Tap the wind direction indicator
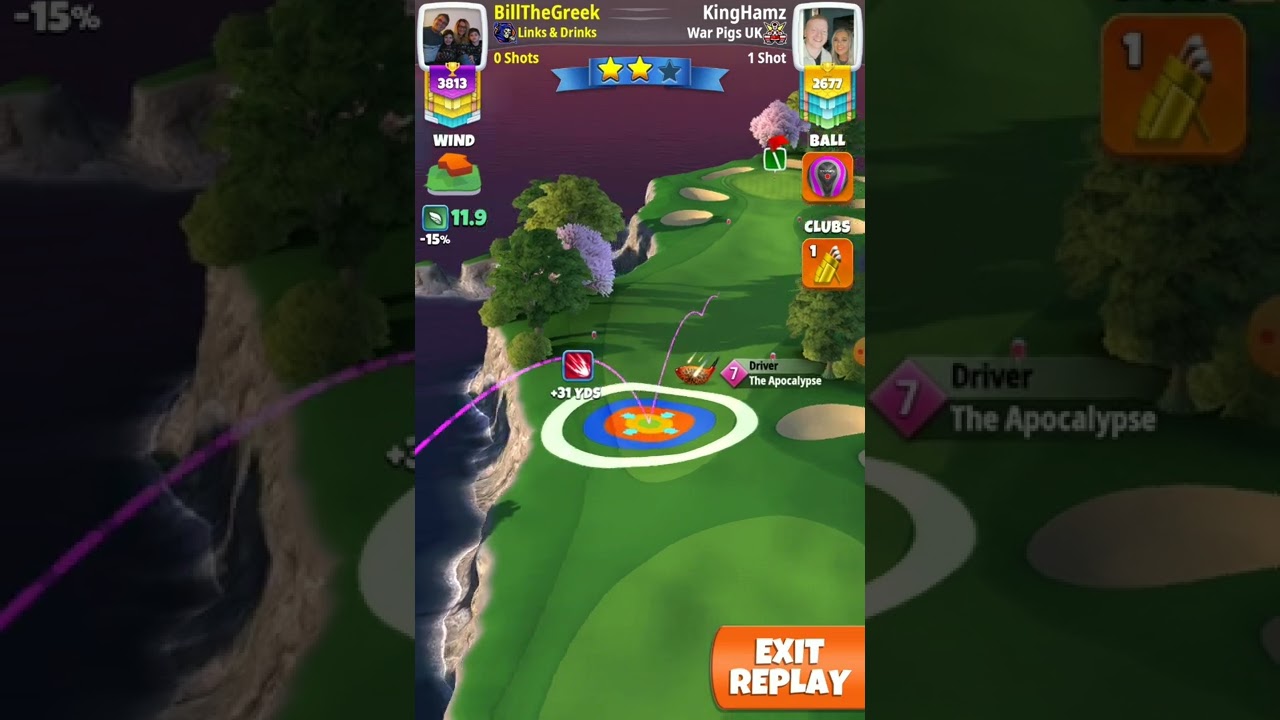The height and width of the screenshot is (720, 1280). coord(453,173)
